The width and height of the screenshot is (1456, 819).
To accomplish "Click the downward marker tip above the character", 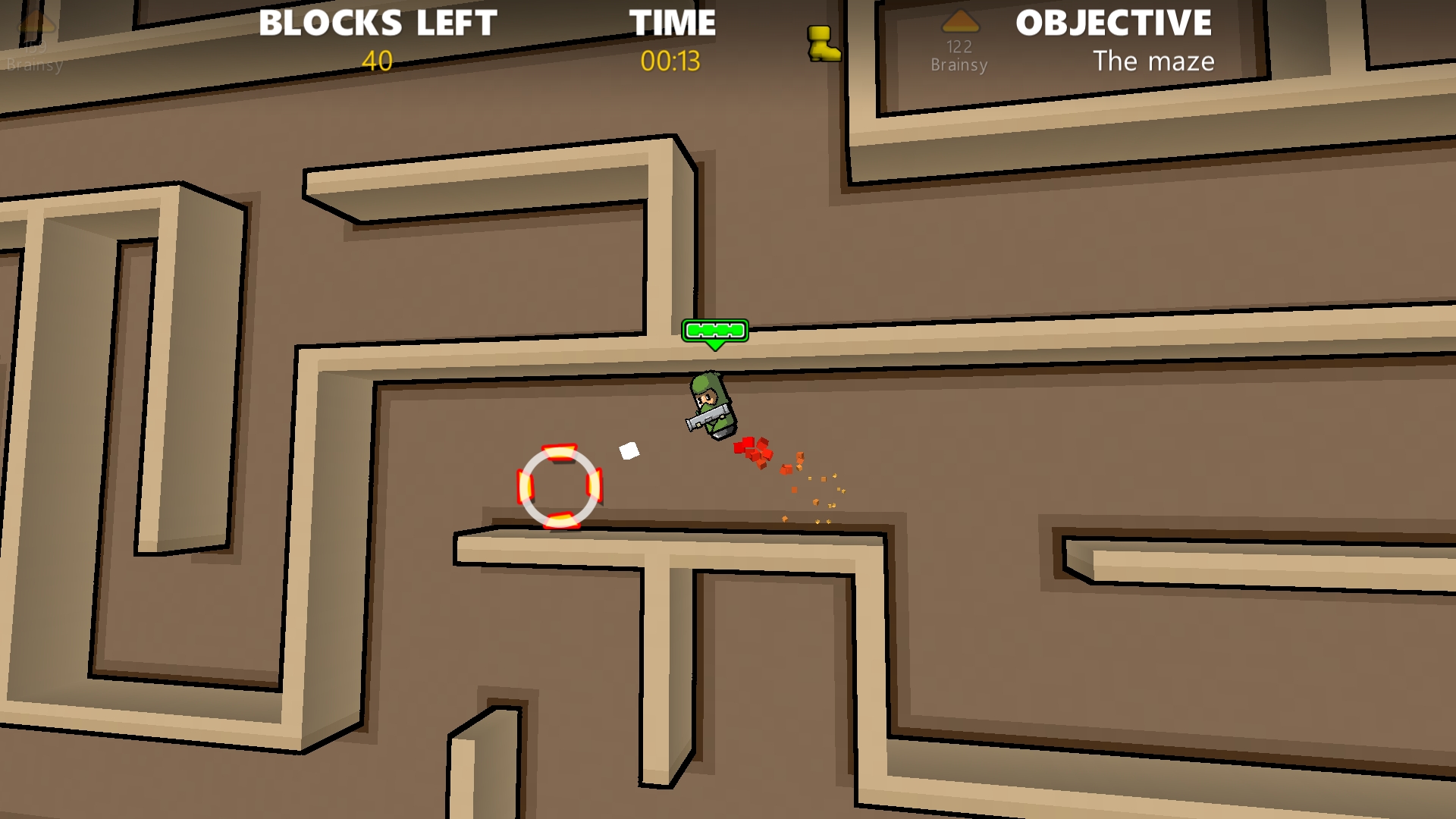I will tap(715, 349).
